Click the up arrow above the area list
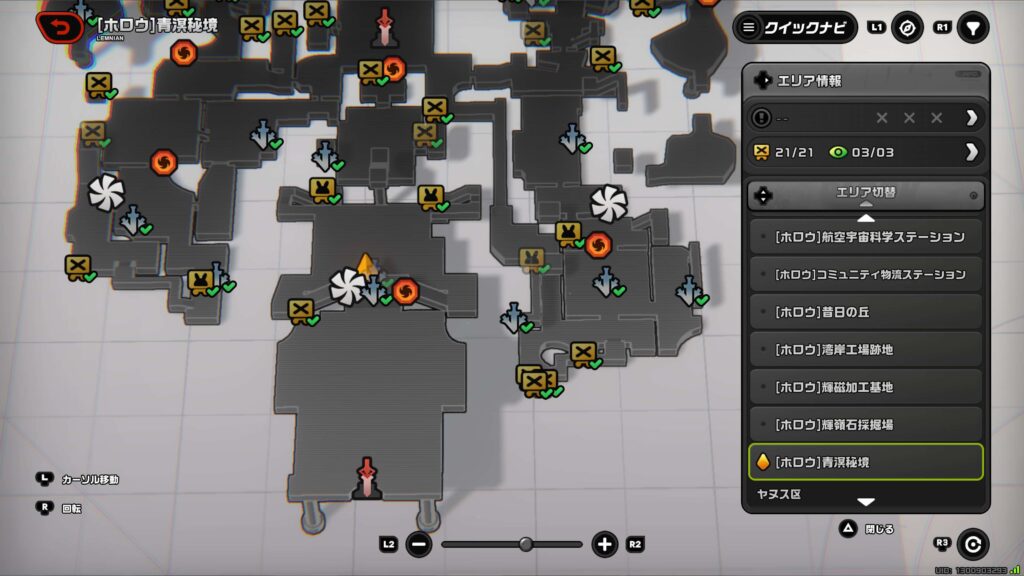This screenshot has height=576, width=1024. [x=866, y=217]
